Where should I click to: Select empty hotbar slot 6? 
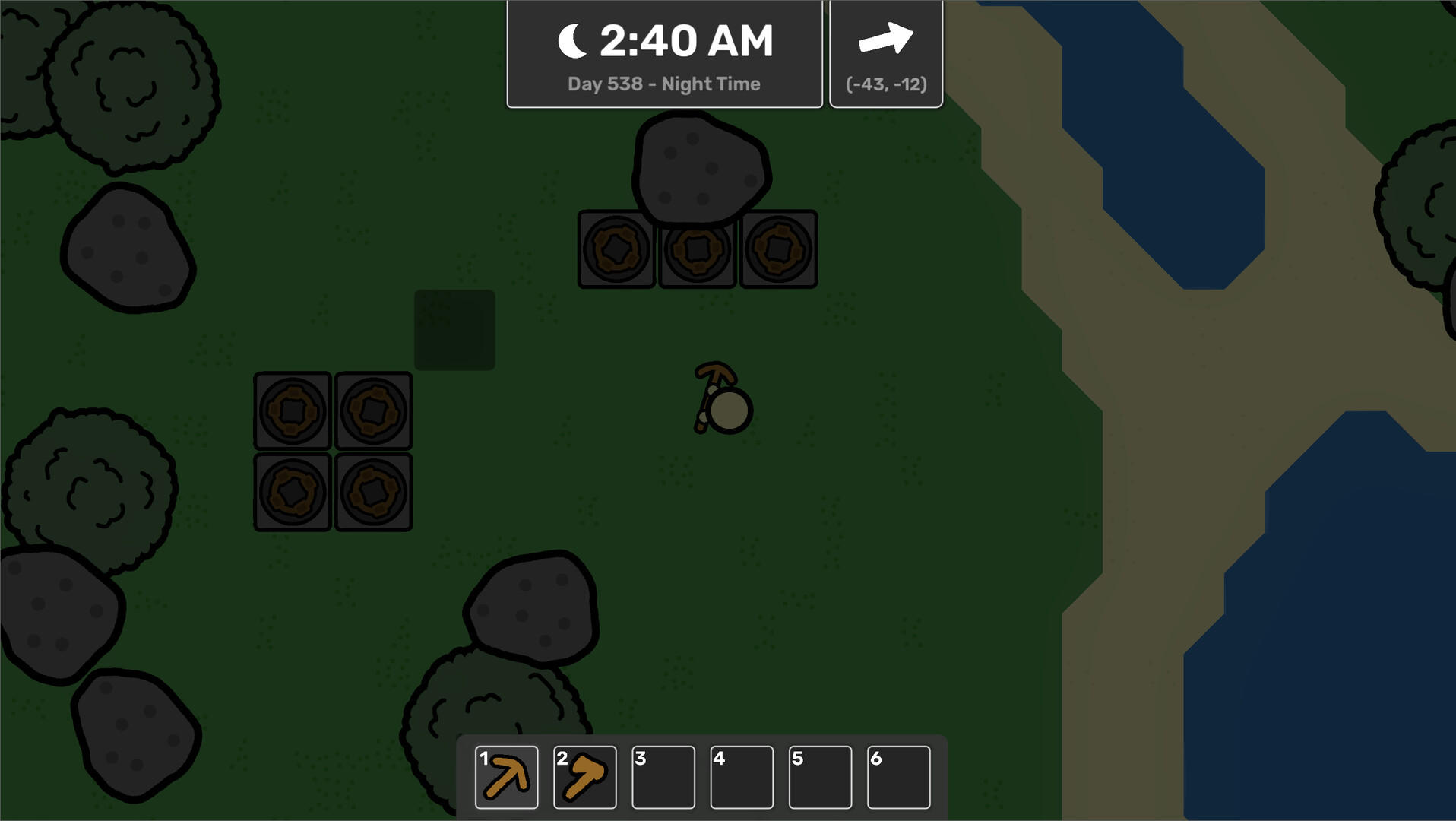point(901,777)
